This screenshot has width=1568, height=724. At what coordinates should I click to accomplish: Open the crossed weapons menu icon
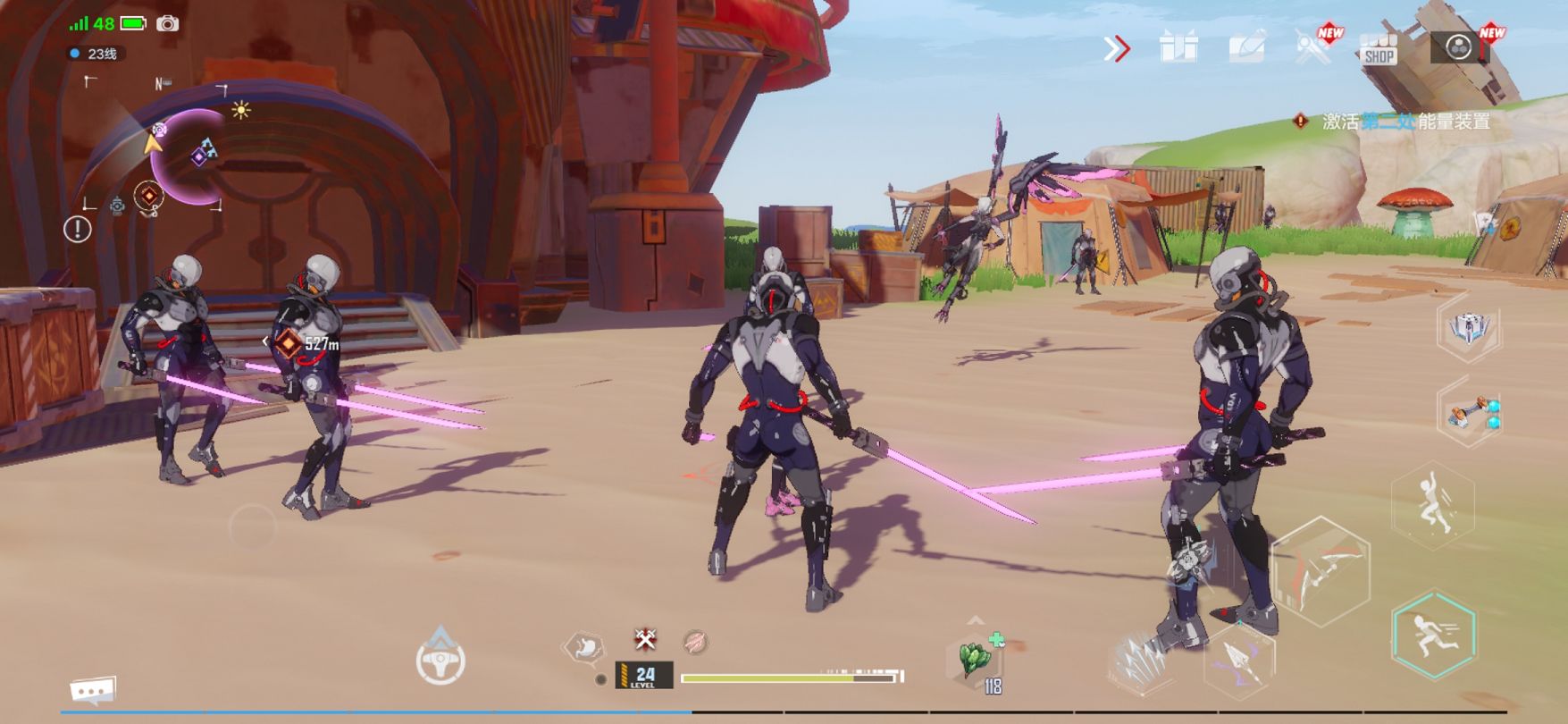coord(1312,47)
